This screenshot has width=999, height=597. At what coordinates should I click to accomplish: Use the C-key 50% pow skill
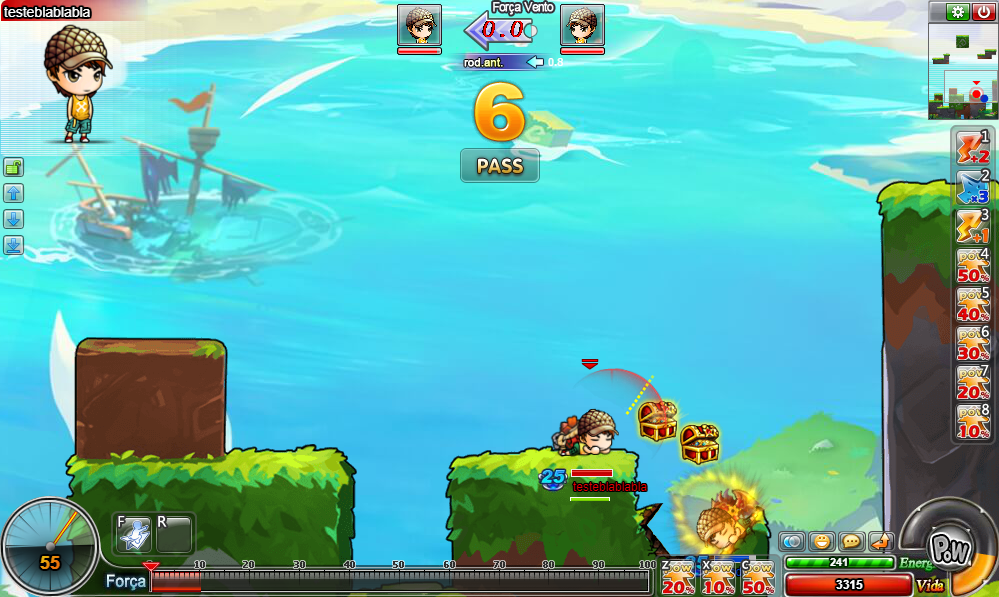[757, 579]
